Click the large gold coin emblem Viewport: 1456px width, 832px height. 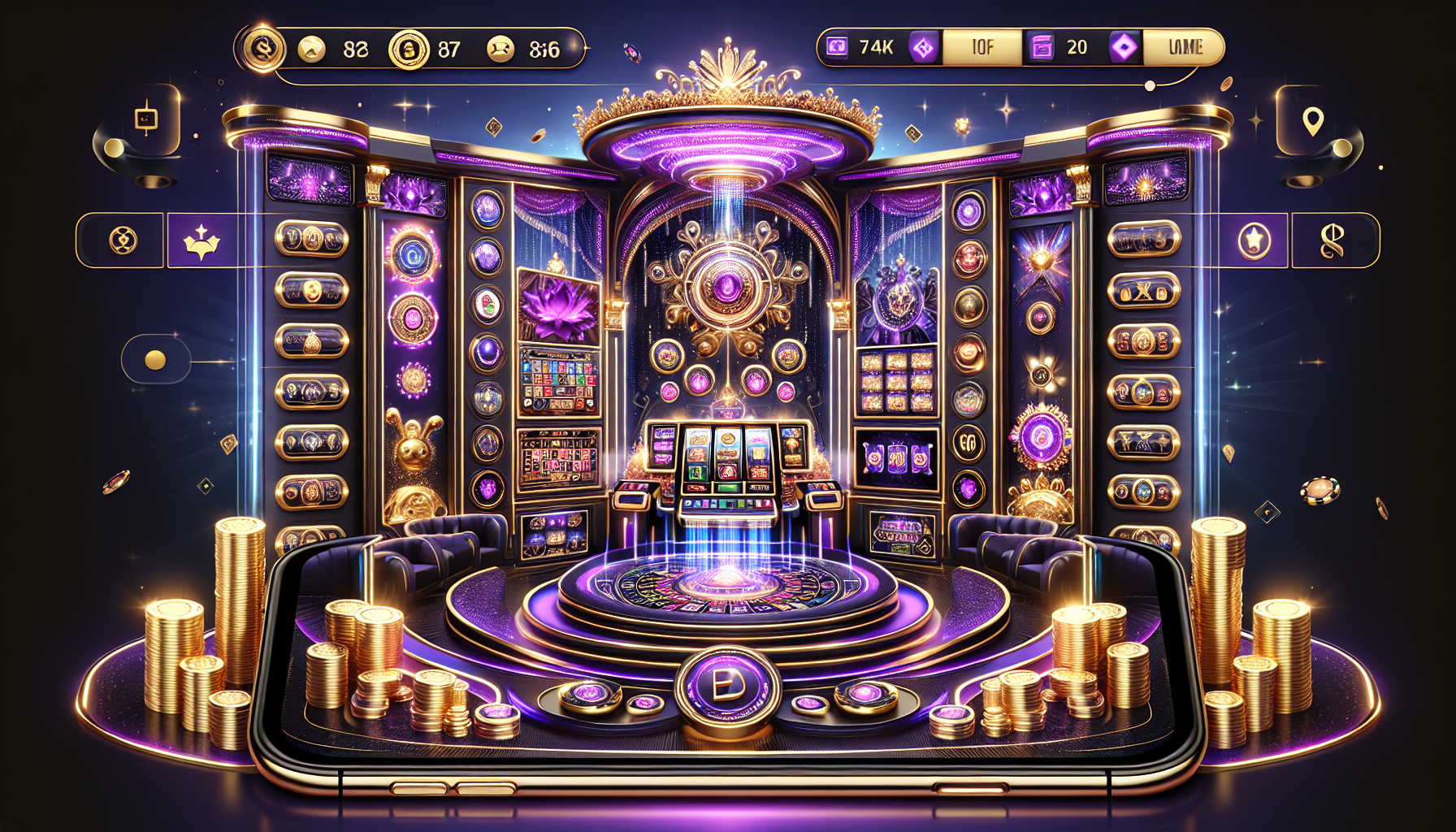point(262,49)
